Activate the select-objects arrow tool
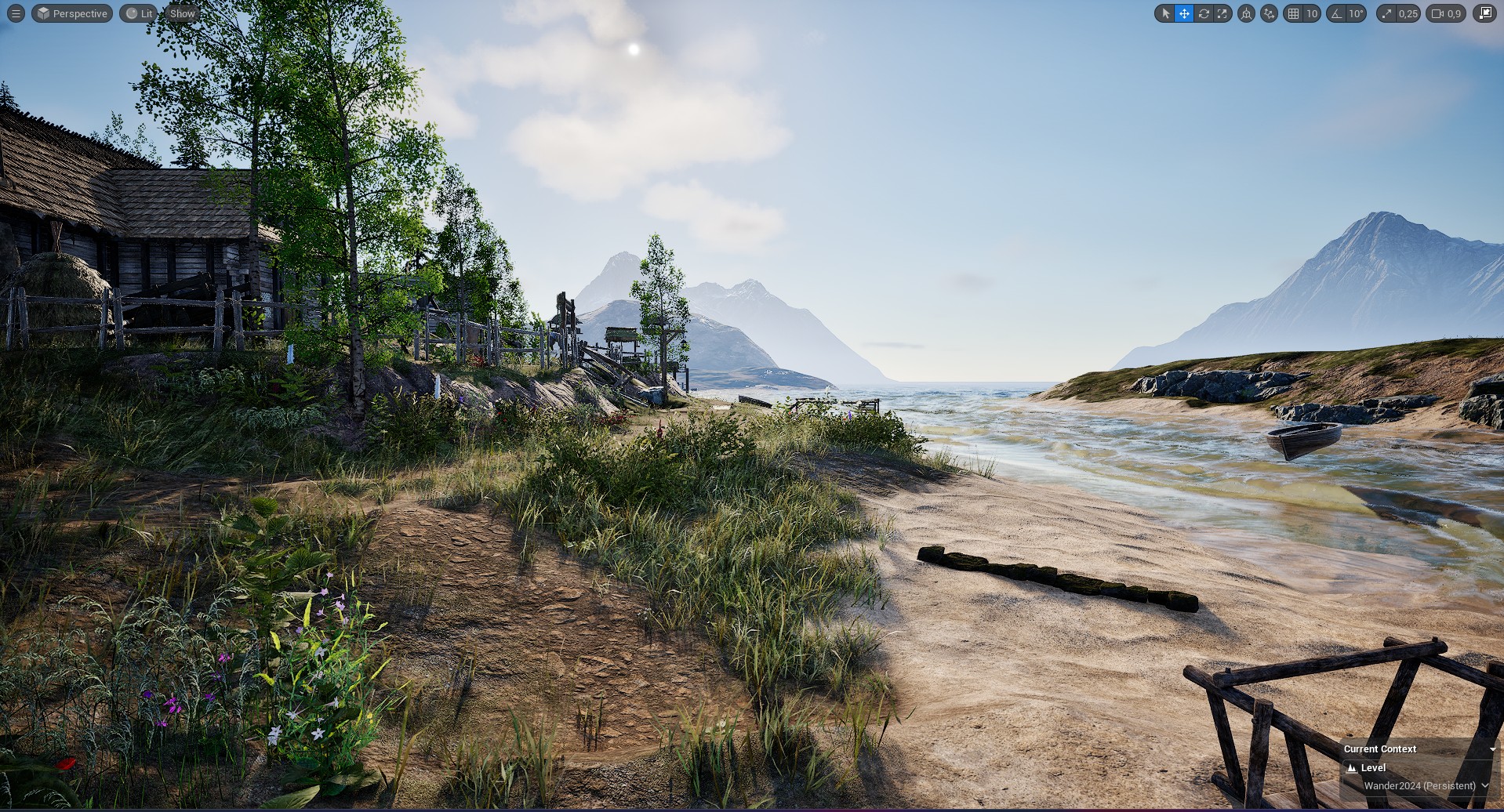 (x=1165, y=13)
